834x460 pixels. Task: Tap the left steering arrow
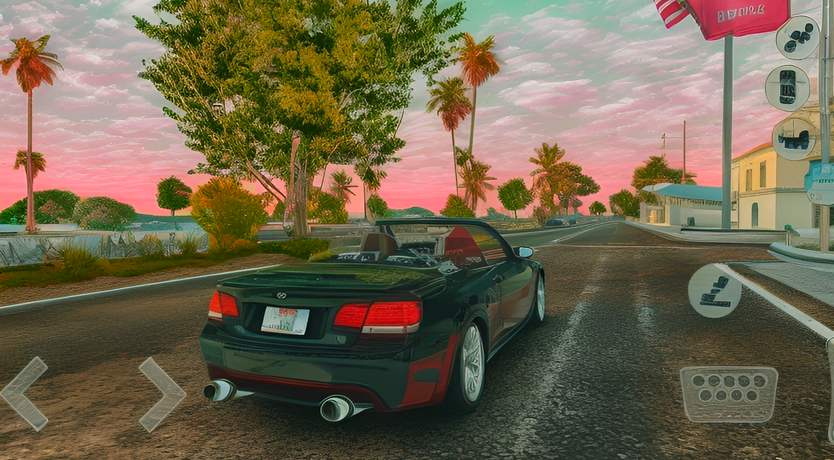click(x=24, y=393)
